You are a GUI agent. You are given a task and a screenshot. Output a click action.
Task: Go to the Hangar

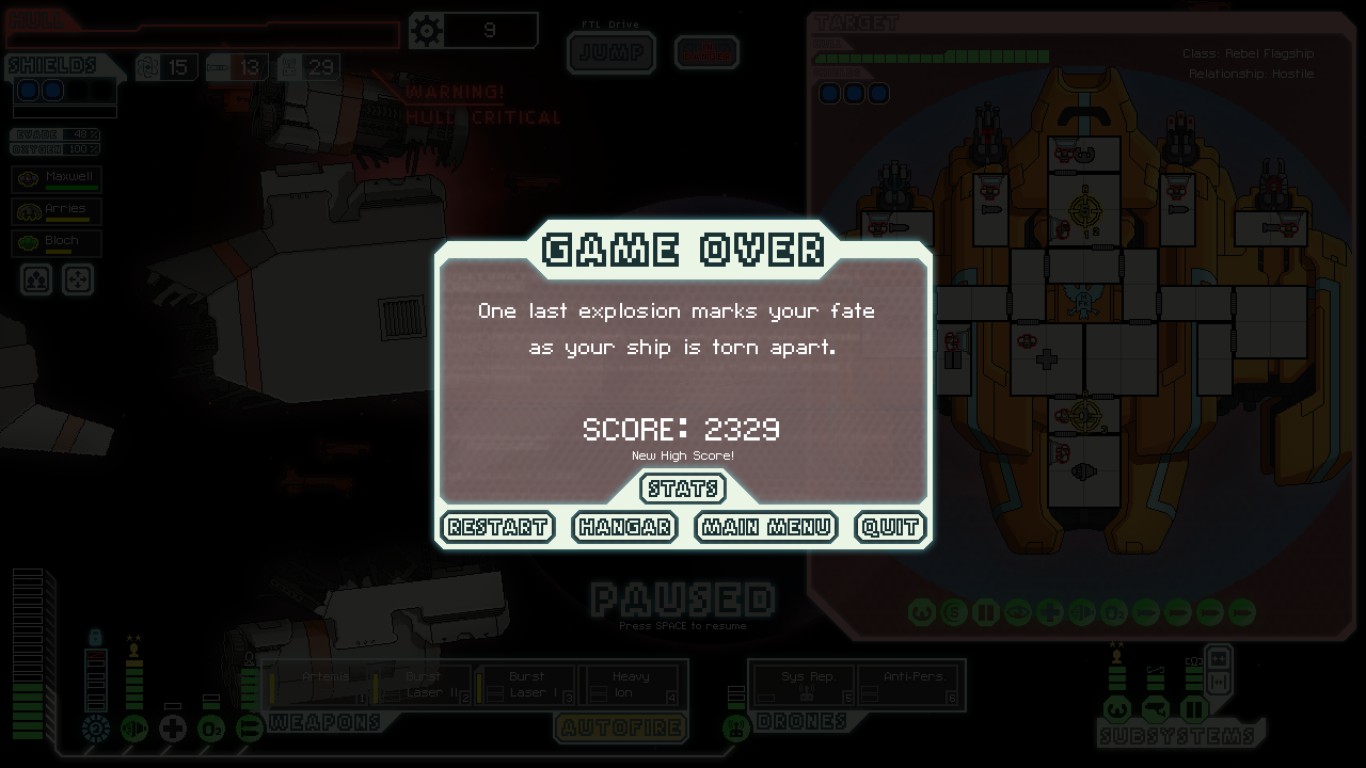point(624,527)
